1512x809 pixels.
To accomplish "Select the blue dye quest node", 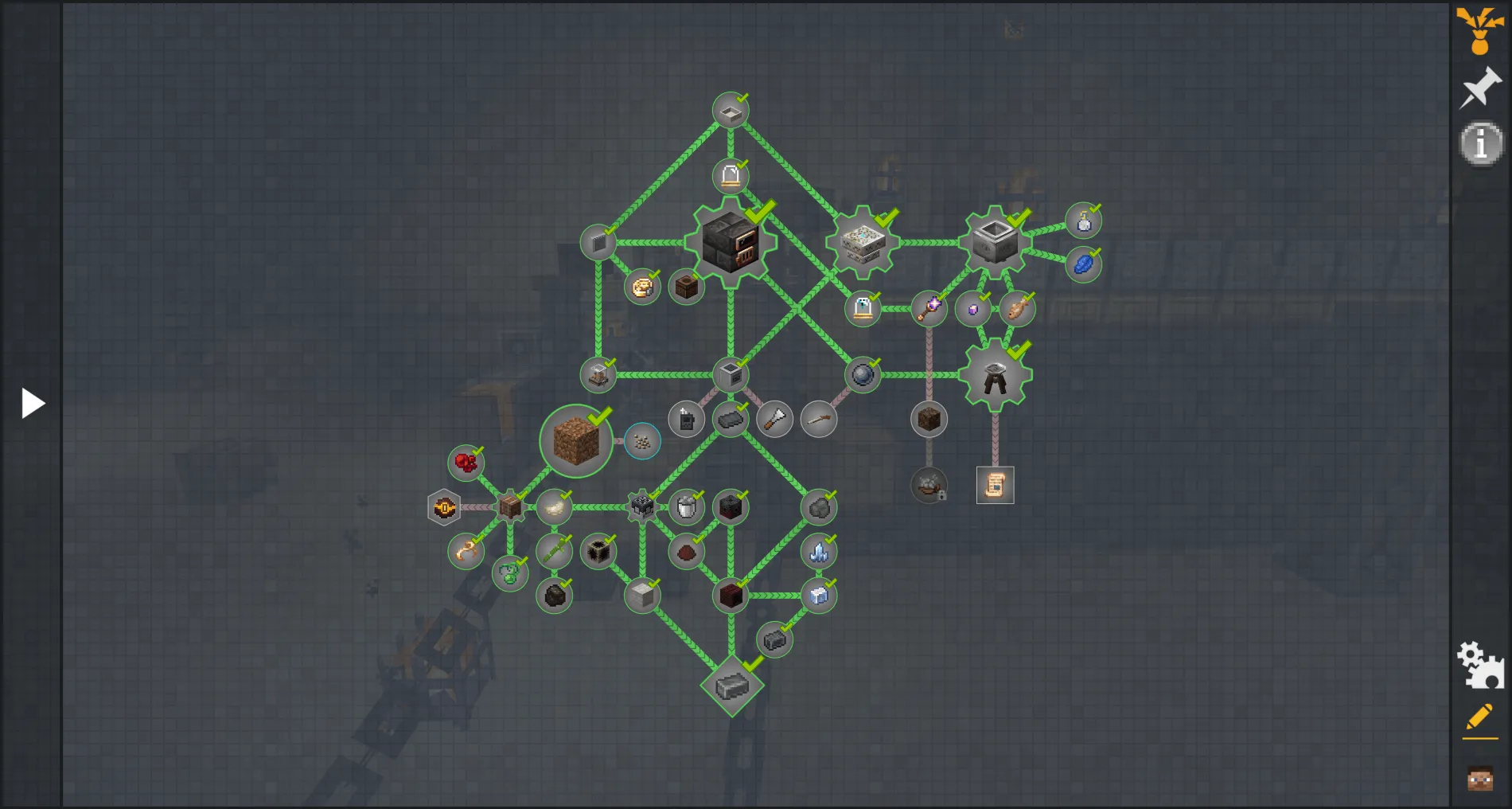I will tap(1085, 263).
